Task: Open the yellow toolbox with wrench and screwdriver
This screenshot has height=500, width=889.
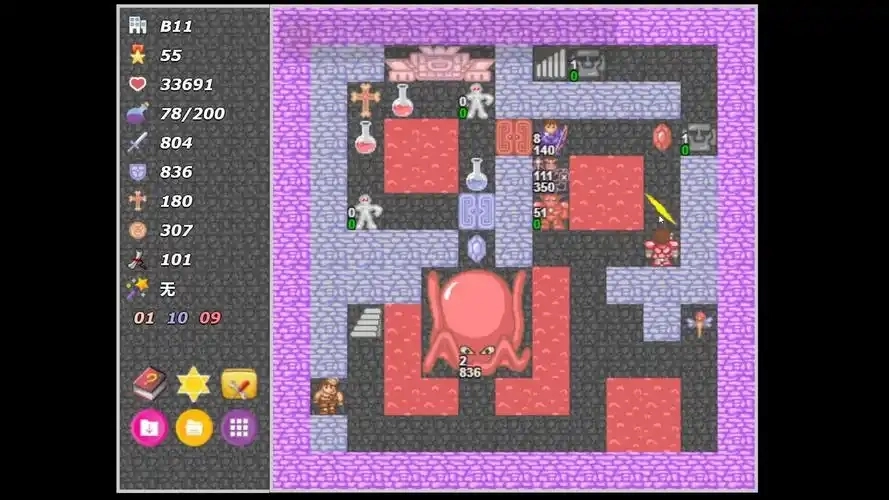Action: (x=239, y=383)
